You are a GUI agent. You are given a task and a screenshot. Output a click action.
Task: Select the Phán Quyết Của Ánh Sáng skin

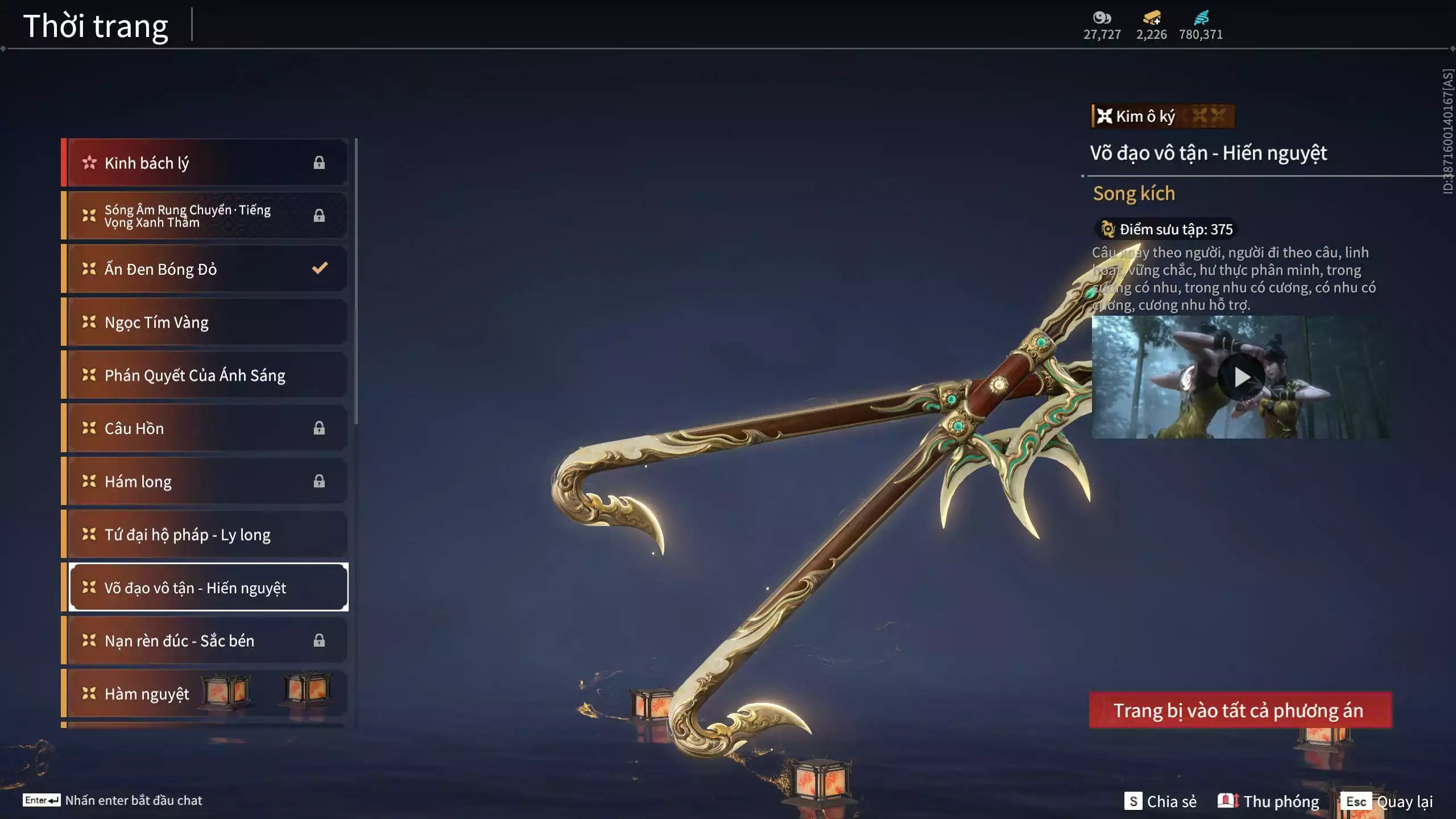pyautogui.click(x=195, y=375)
